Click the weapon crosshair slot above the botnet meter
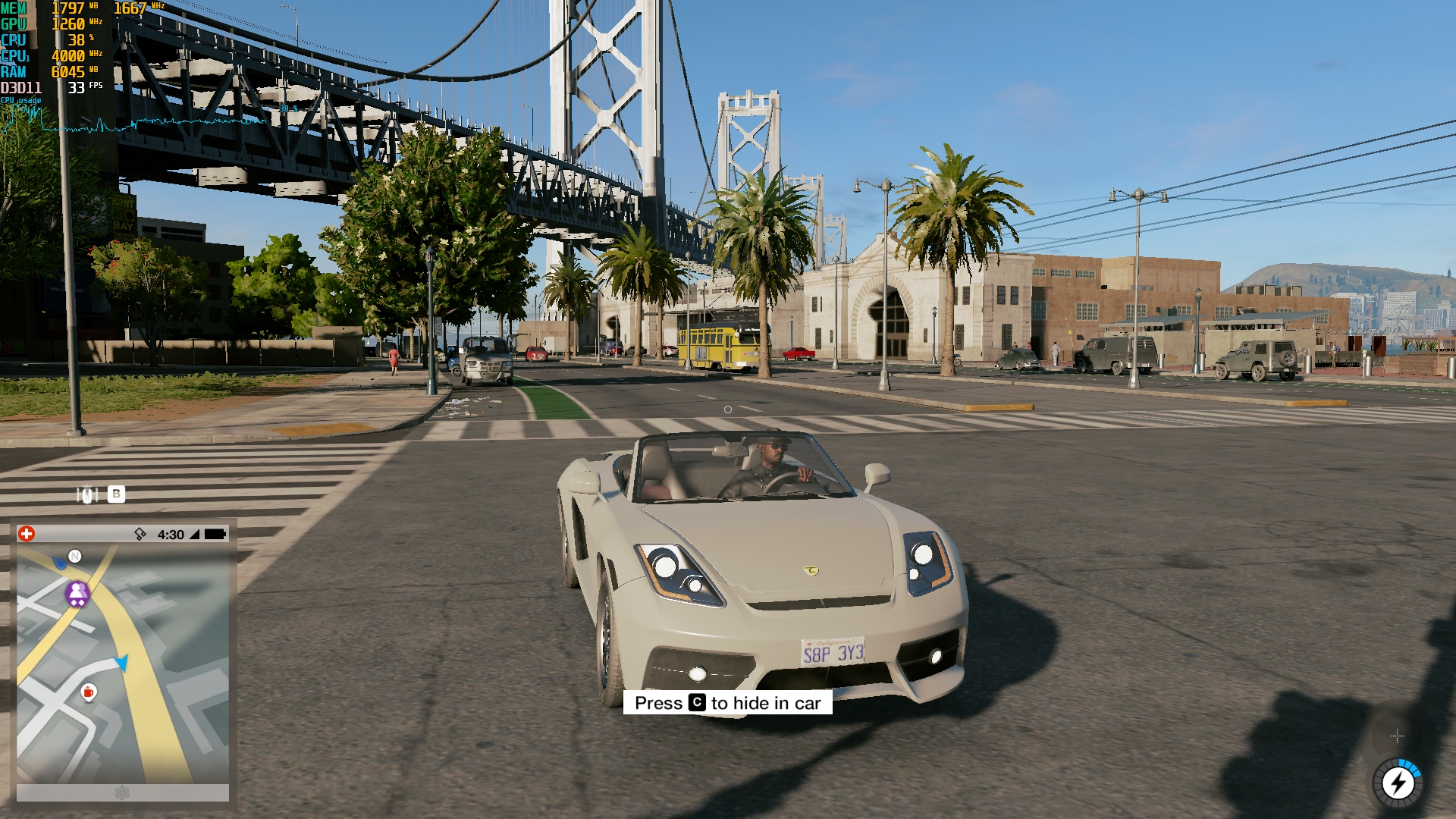The height and width of the screenshot is (819, 1456). (1397, 736)
